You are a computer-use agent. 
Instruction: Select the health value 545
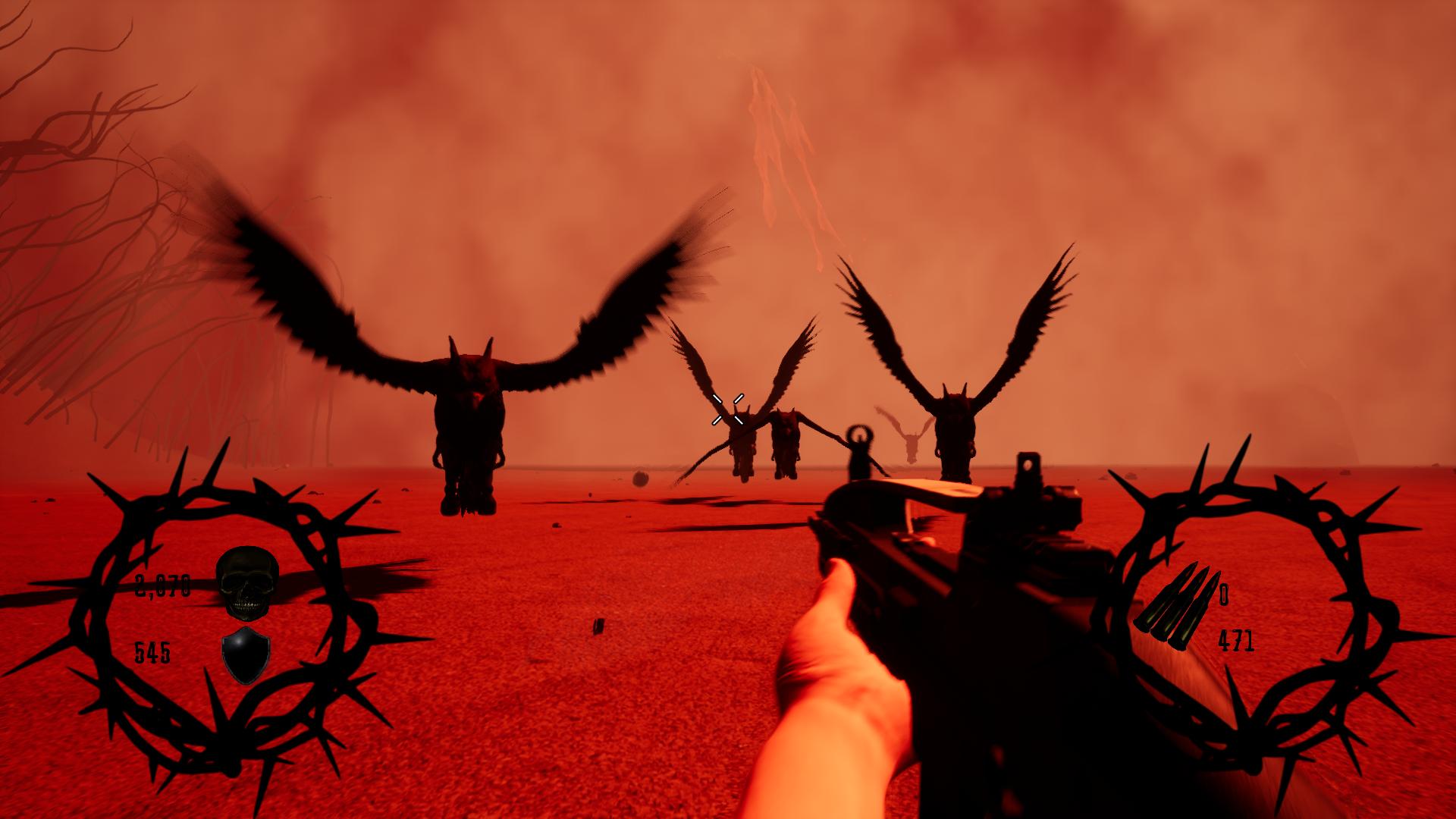tap(152, 651)
